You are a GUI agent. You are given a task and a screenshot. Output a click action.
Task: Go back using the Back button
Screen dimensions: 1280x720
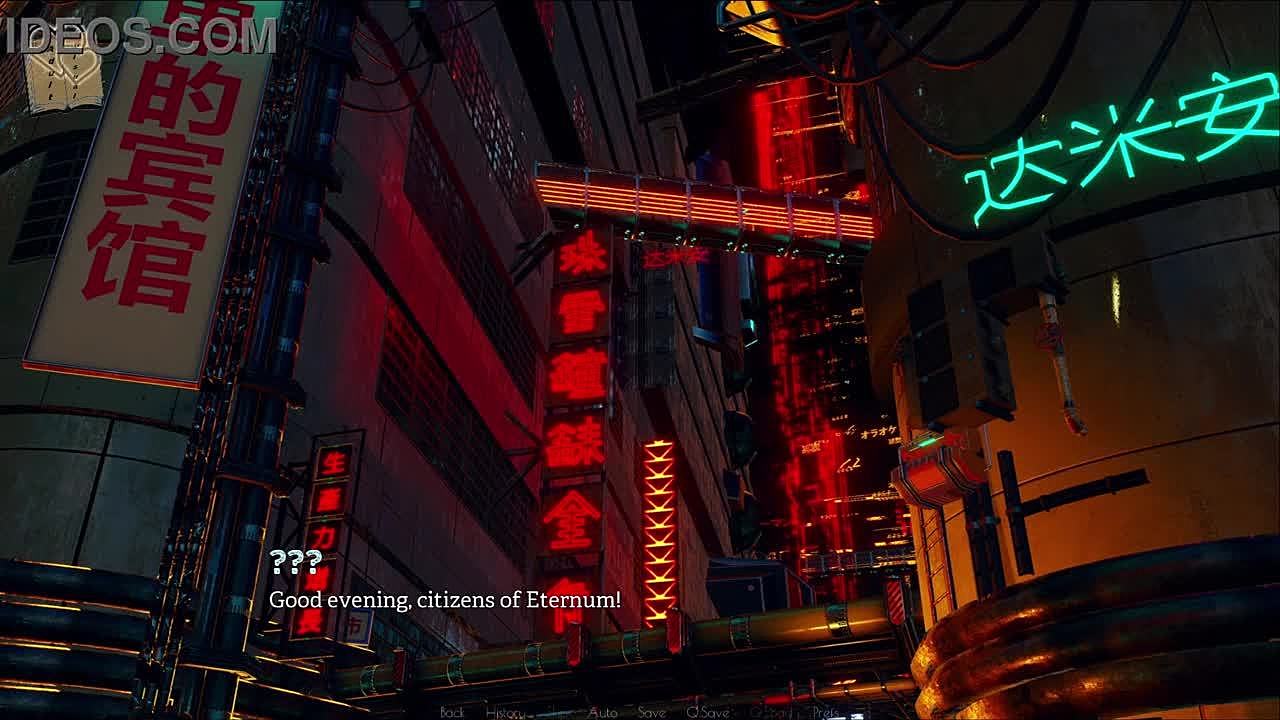(x=452, y=712)
